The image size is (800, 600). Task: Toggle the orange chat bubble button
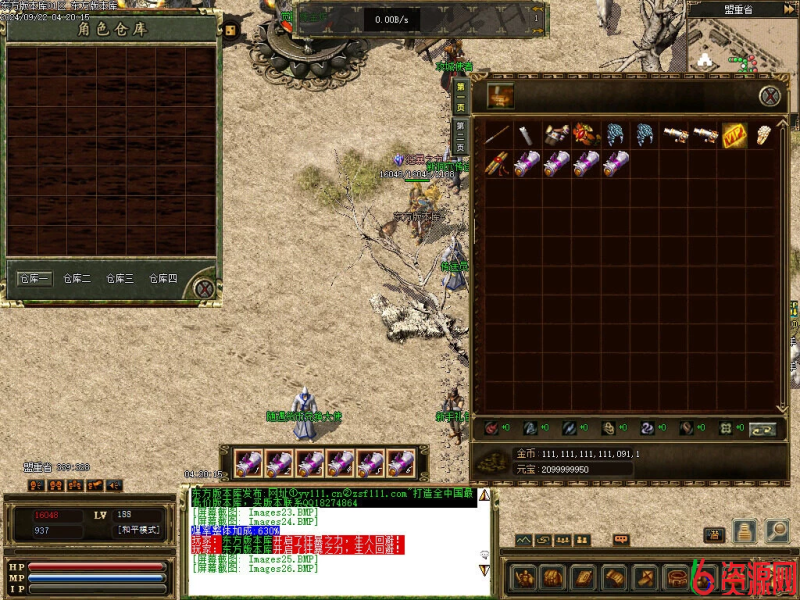[x=621, y=540]
